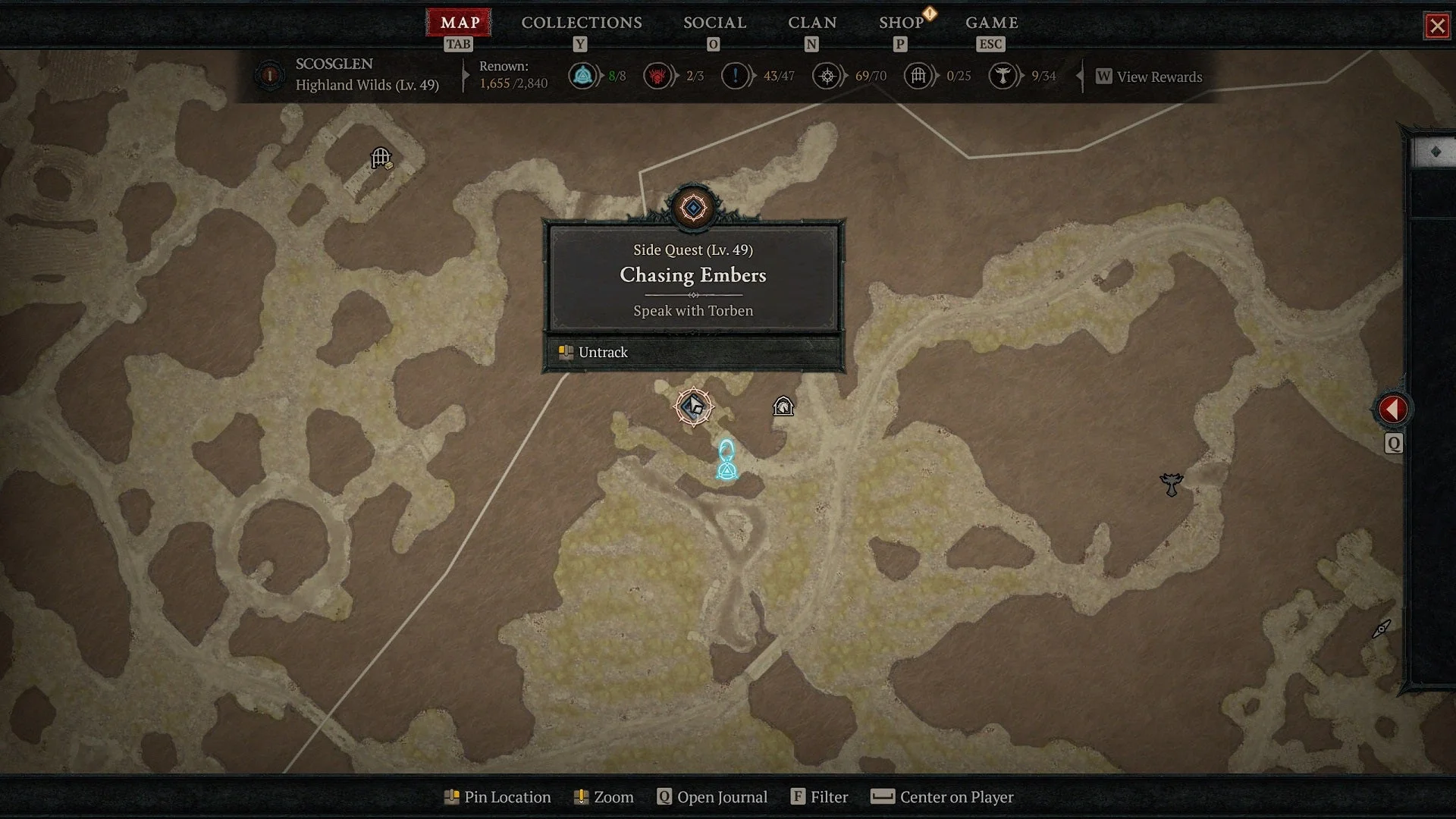
Task: Click Pin Location at the bottom
Action: pos(497,797)
